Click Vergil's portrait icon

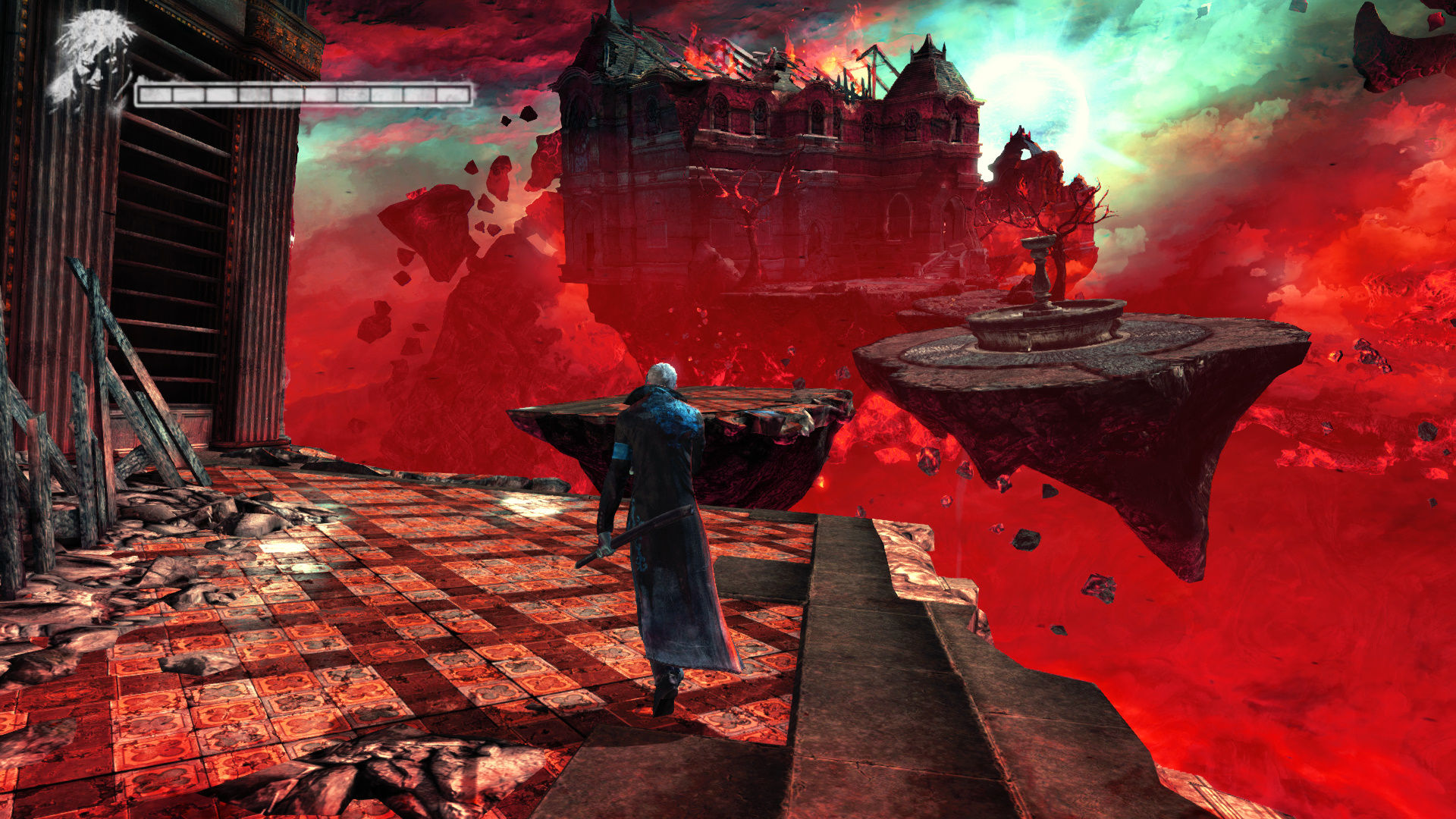point(89,58)
